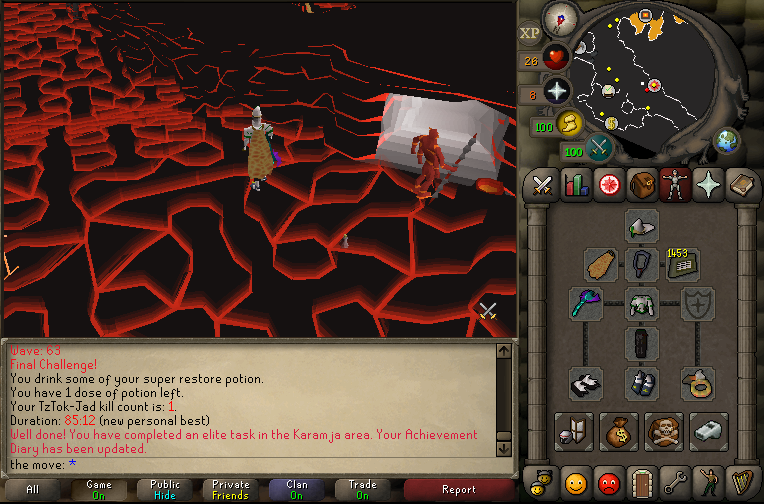
Task: Open the Inventory backpack tab
Action: (642, 184)
